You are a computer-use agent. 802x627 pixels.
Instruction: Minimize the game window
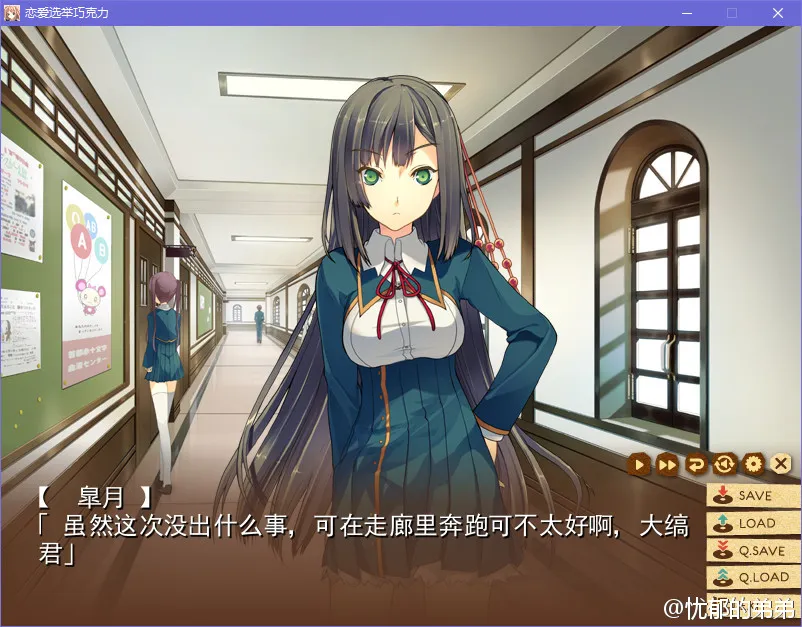(686, 13)
